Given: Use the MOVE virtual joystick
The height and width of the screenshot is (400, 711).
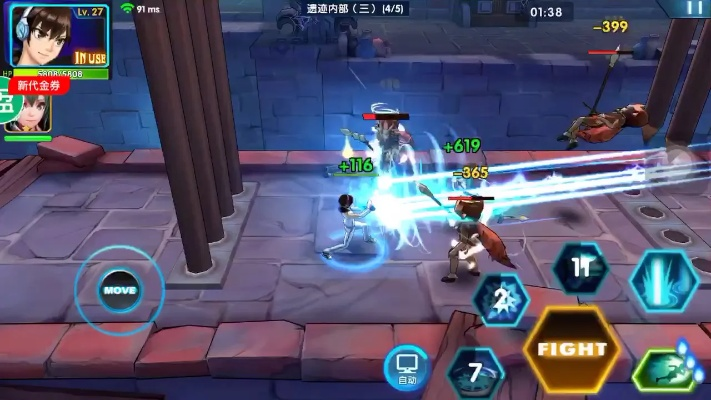Looking at the screenshot, I should 118,290.
